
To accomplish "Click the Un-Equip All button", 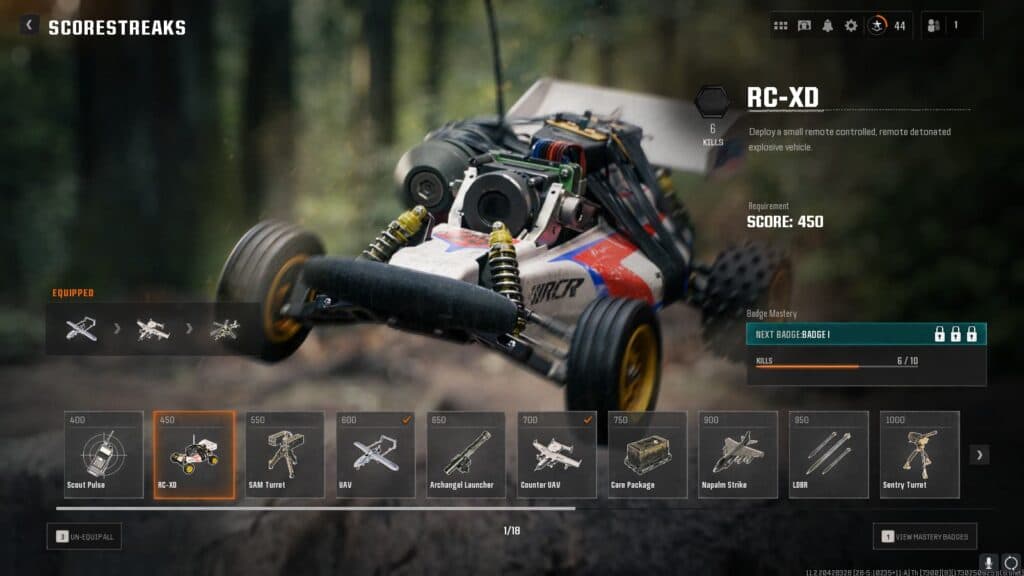I will [x=84, y=536].
